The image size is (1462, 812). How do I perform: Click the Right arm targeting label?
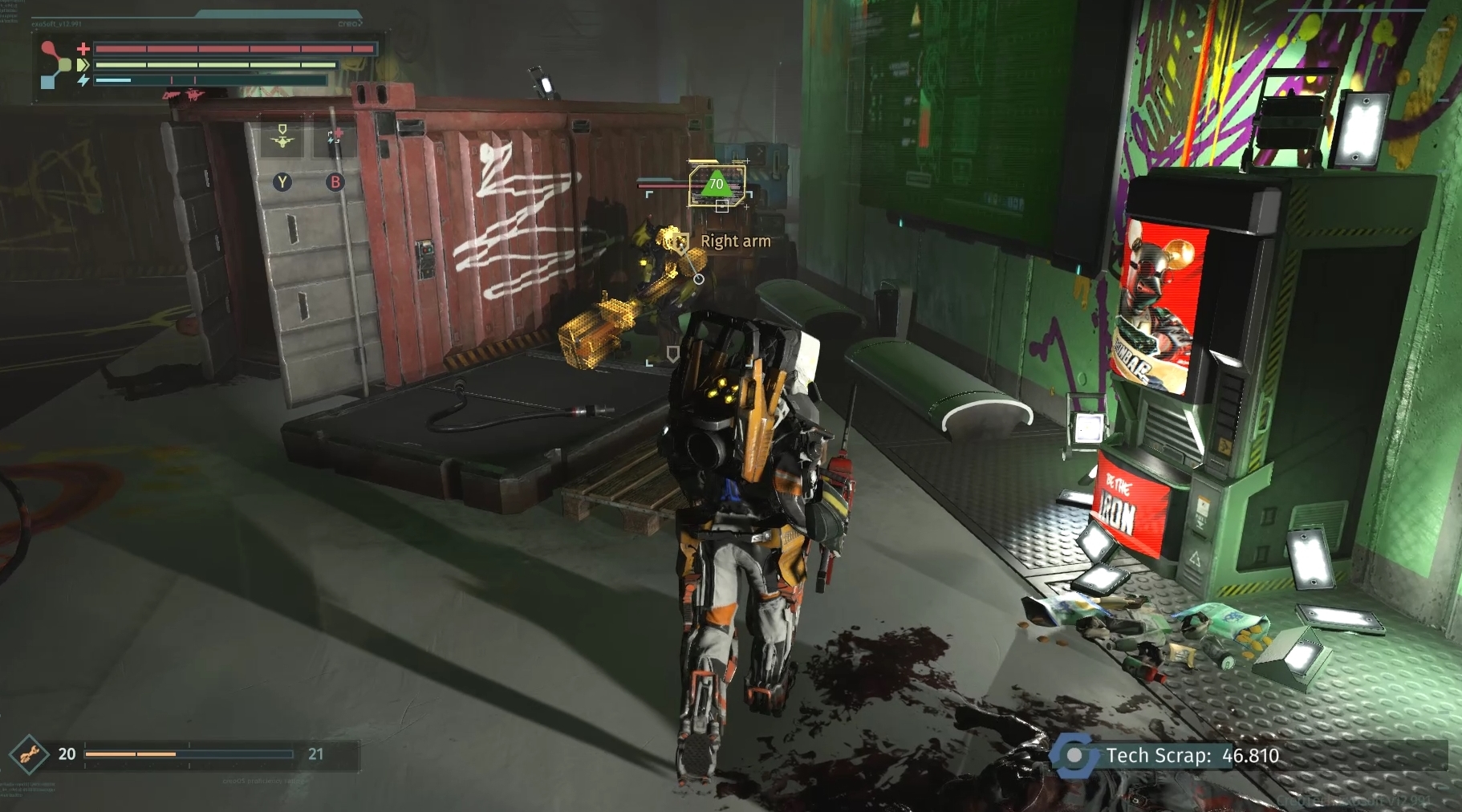coord(735,241)
